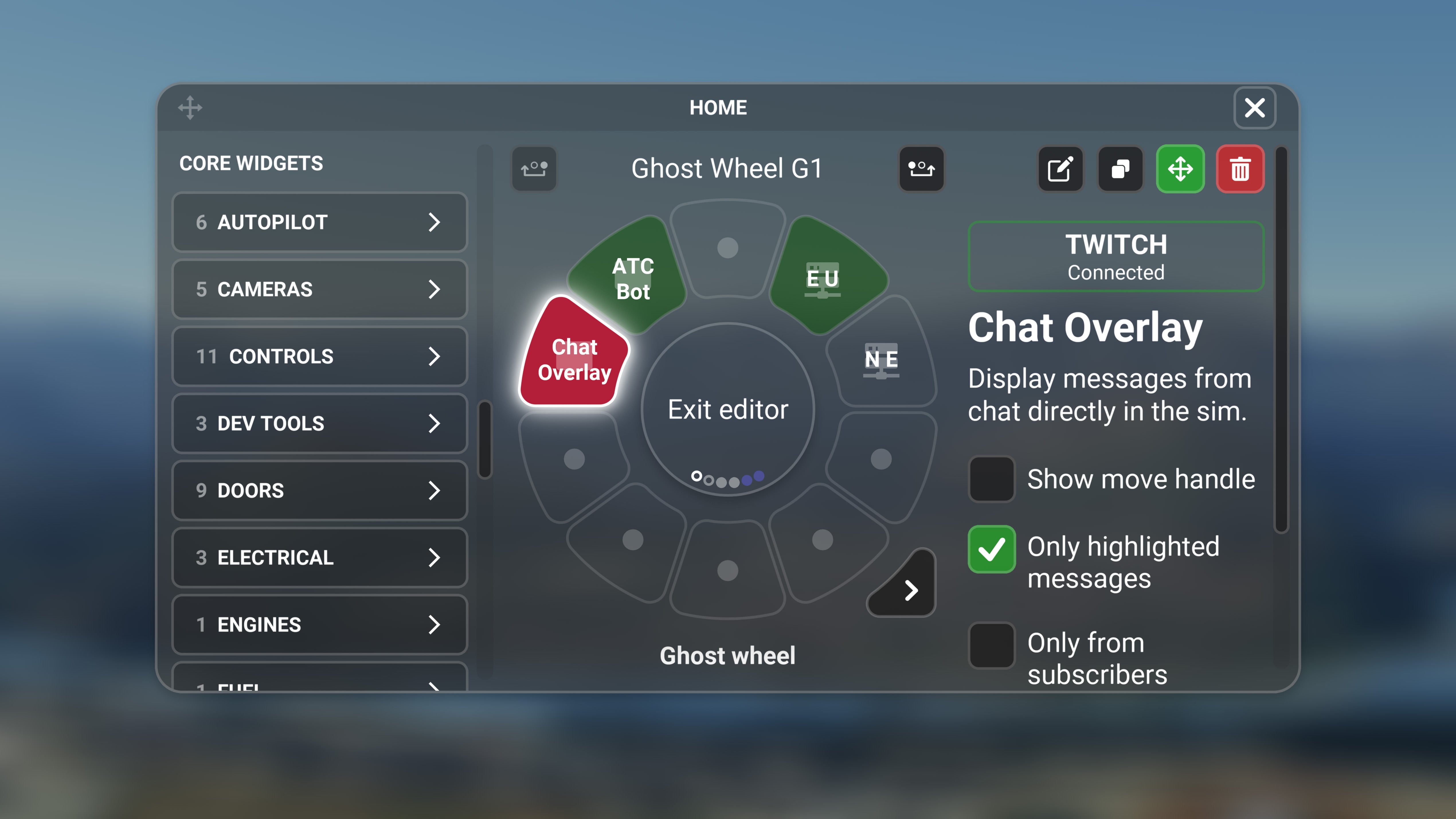Uncheck Only highlighted messages
The image size is (1456, 819).
tap(991, 549)
